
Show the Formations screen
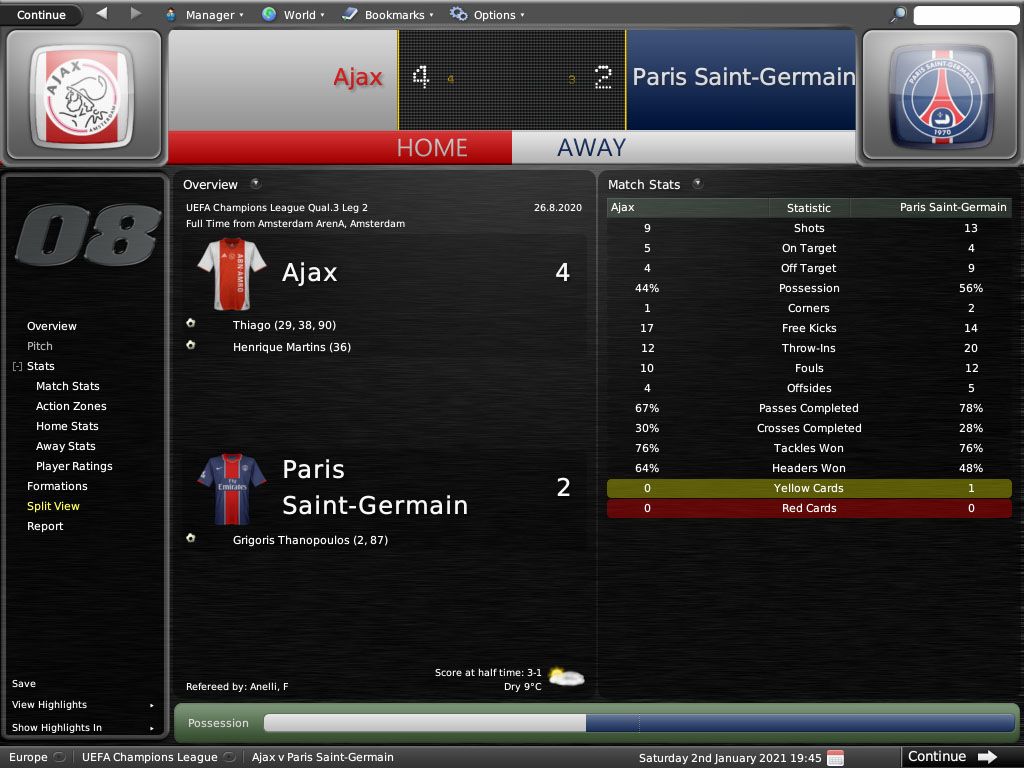[x=57, y=486]
